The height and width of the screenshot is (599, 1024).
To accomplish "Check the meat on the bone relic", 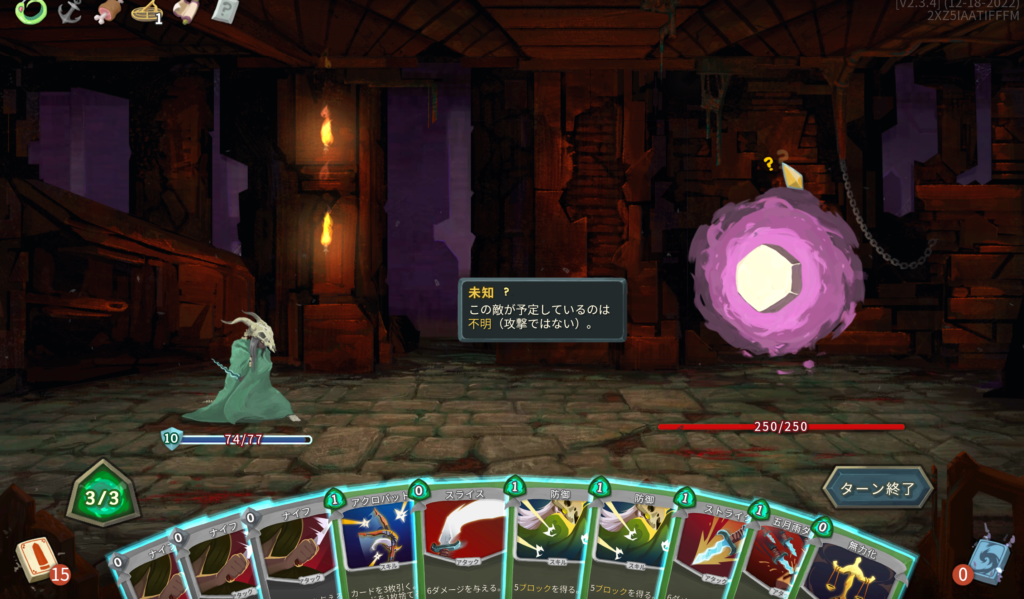I will coord(107,11).
